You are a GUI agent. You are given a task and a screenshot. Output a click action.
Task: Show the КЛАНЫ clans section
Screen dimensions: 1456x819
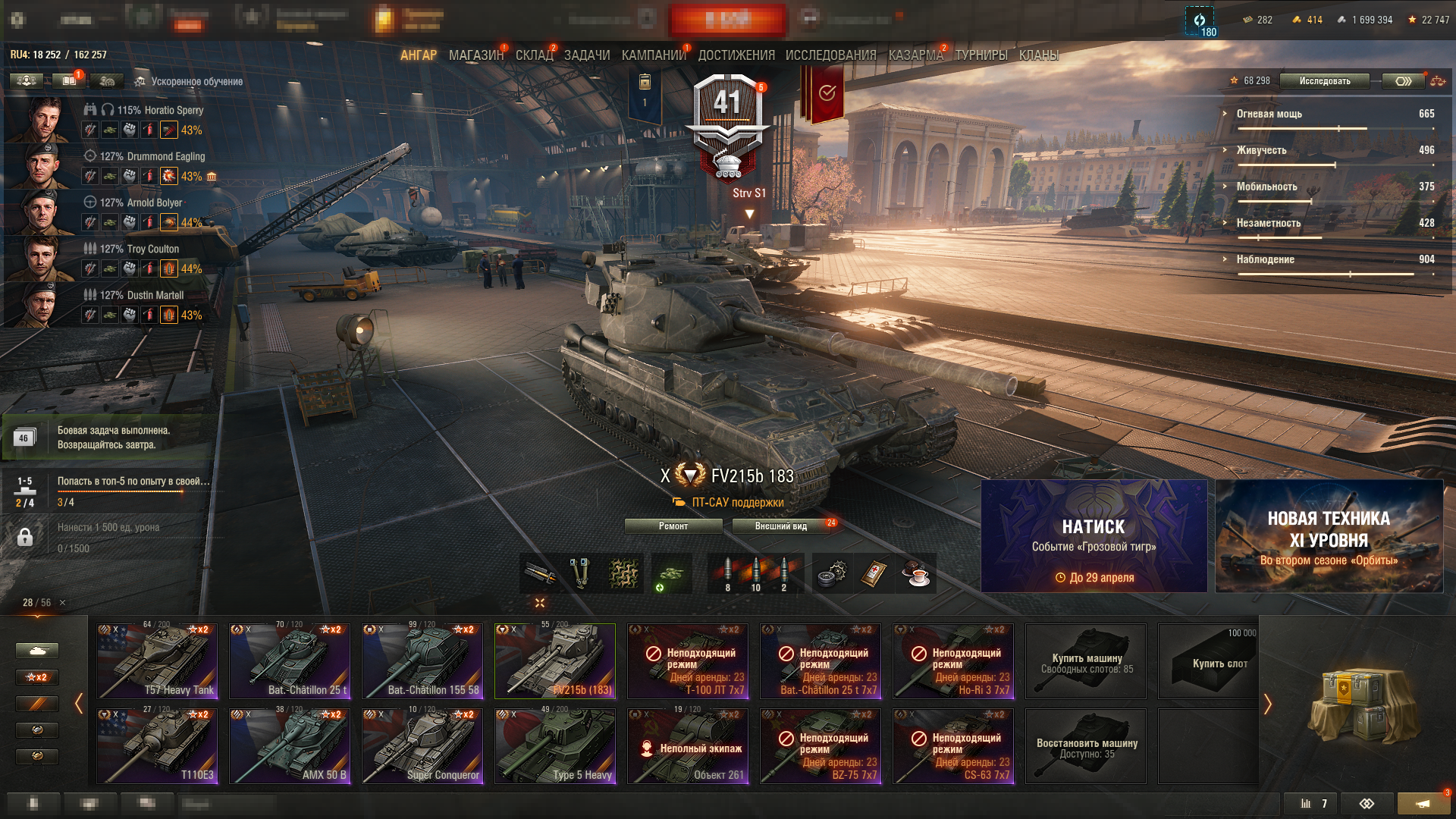pyautogui.click(x=1038, y=55)
